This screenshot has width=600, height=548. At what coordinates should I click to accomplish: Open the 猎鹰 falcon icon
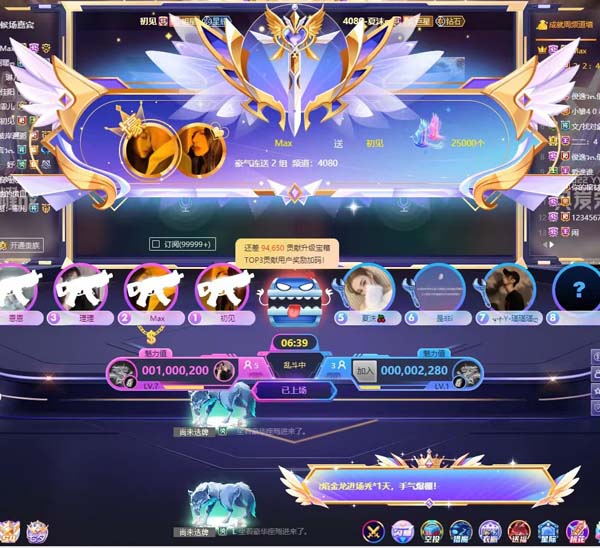[460, 530]
